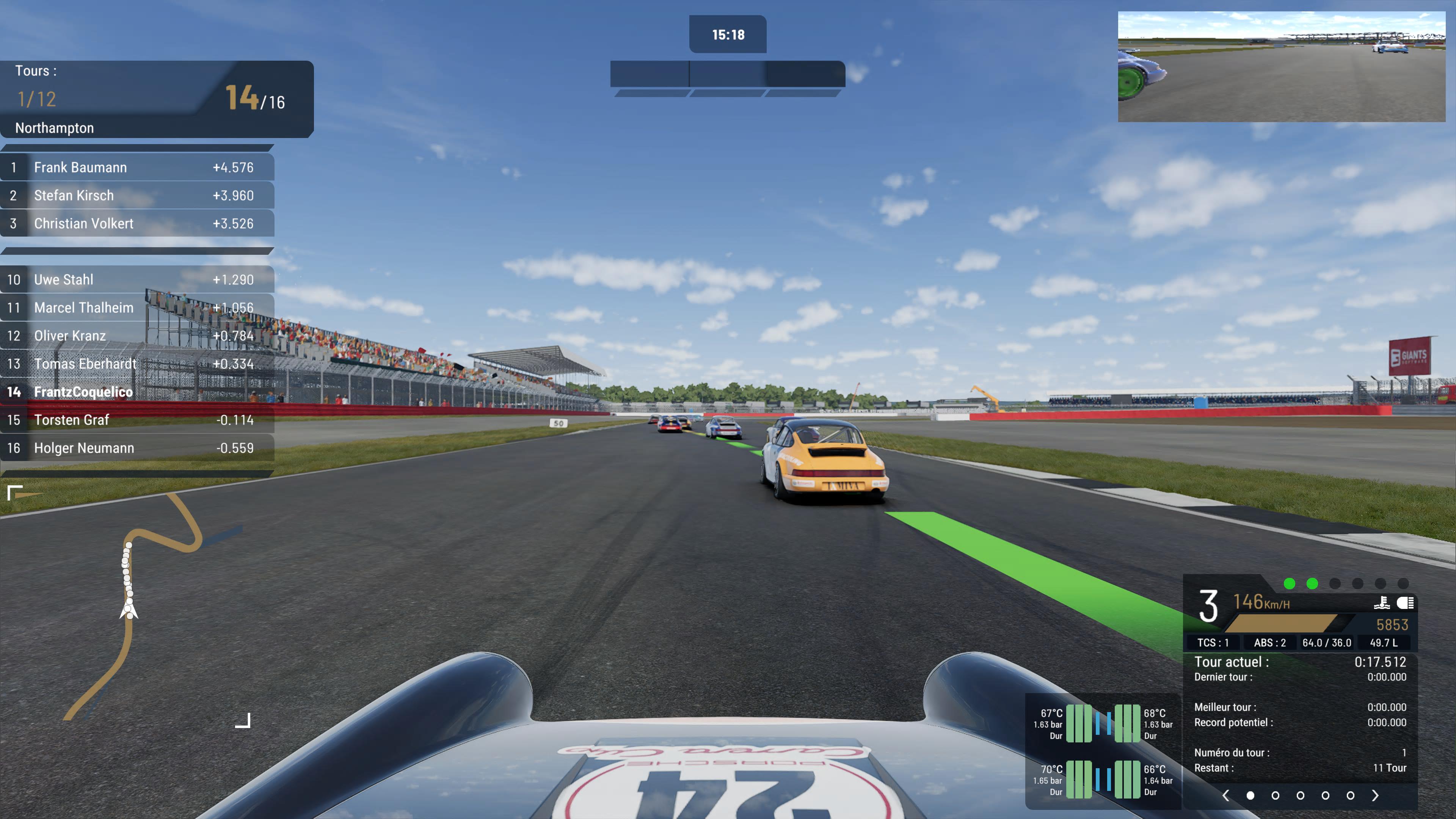Viewport: 1456px width, 819px height.
Task: Click the rear-view mirror display
Action: coord(1281,67)
